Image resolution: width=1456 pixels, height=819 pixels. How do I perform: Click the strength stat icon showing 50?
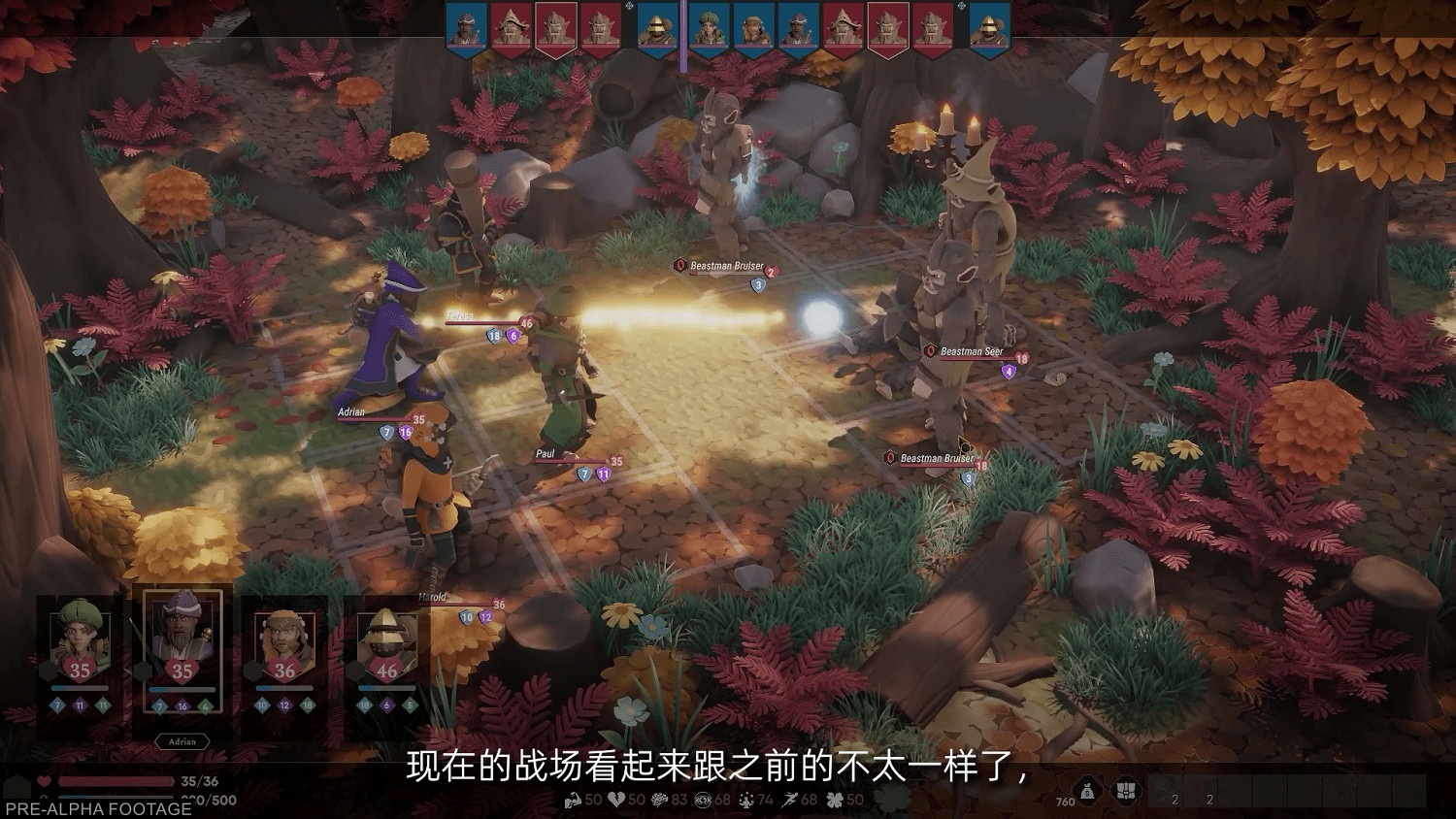tap(574, 800)
